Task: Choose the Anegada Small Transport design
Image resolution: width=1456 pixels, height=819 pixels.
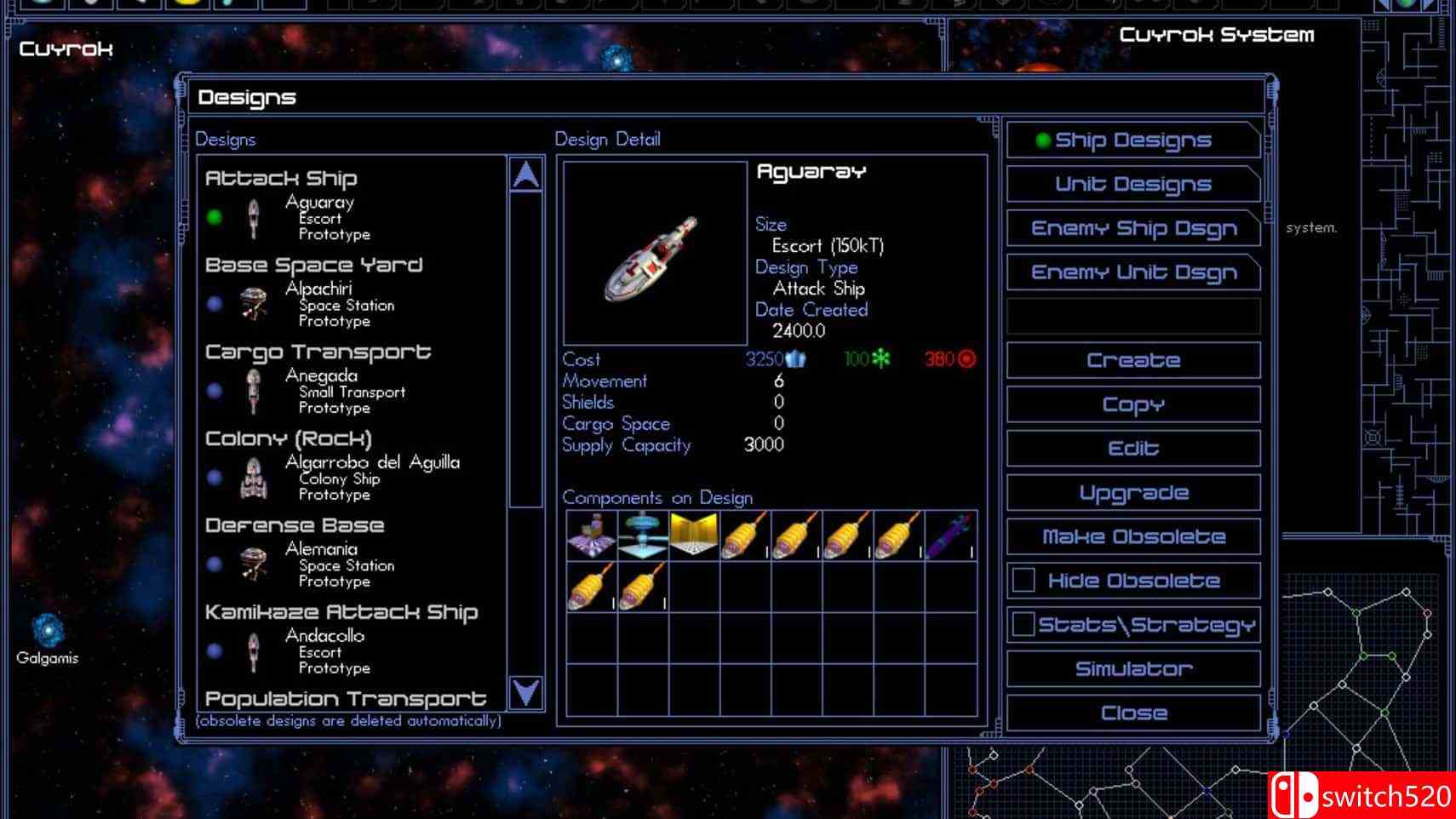Action: click(322, 392)
